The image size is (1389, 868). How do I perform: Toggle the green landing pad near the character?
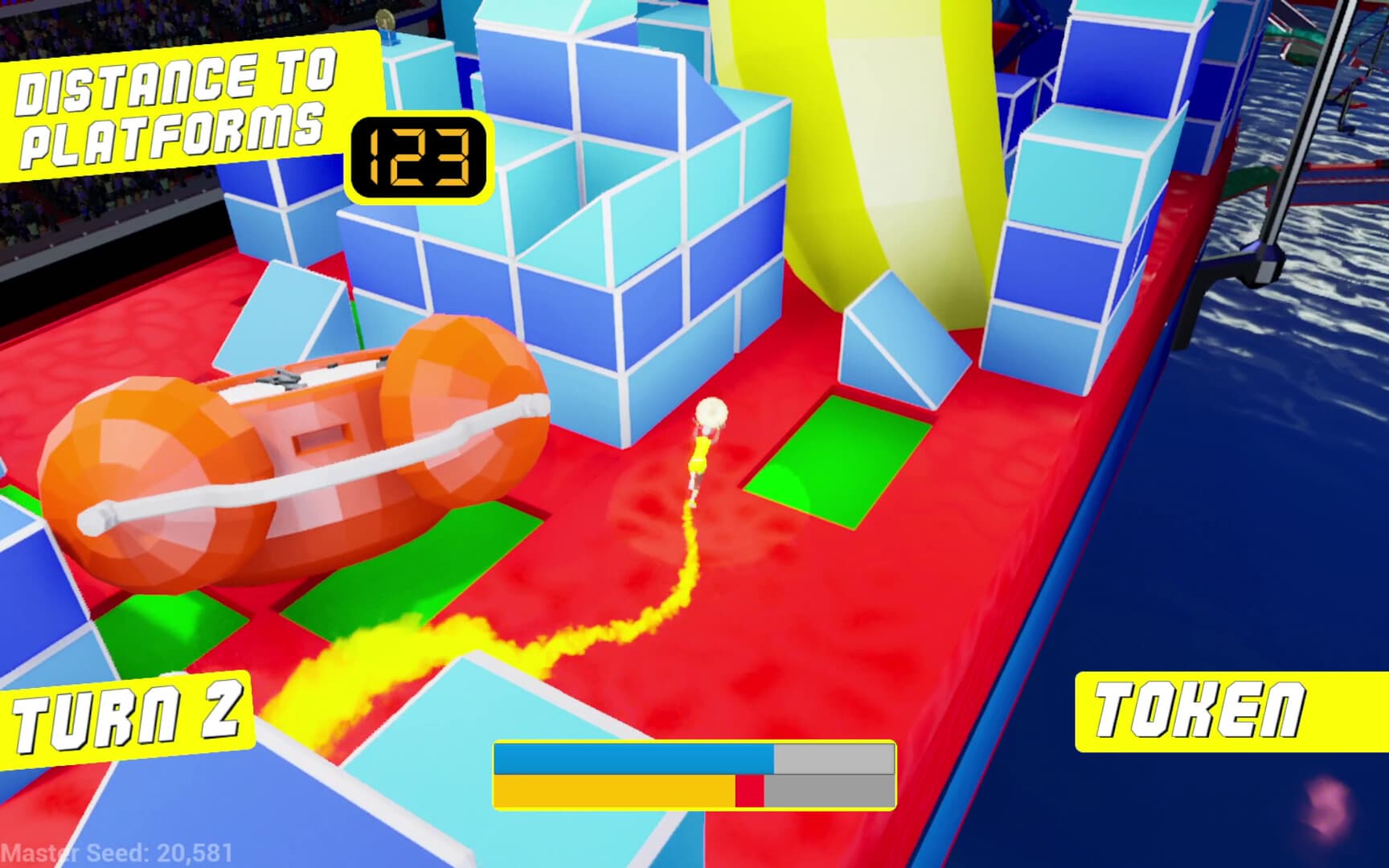(836, 462)
